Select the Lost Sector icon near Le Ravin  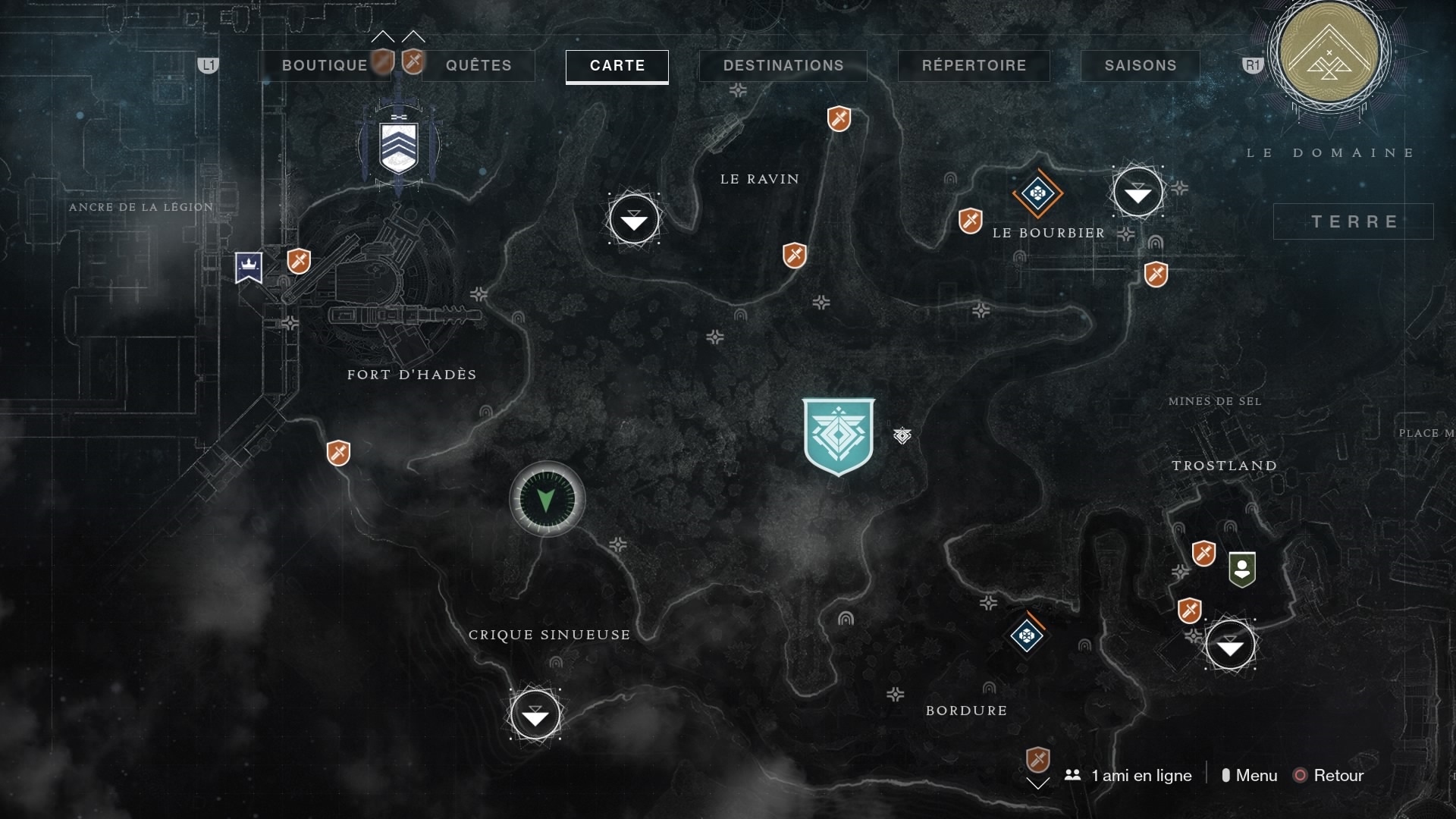[x=634, y=219]
